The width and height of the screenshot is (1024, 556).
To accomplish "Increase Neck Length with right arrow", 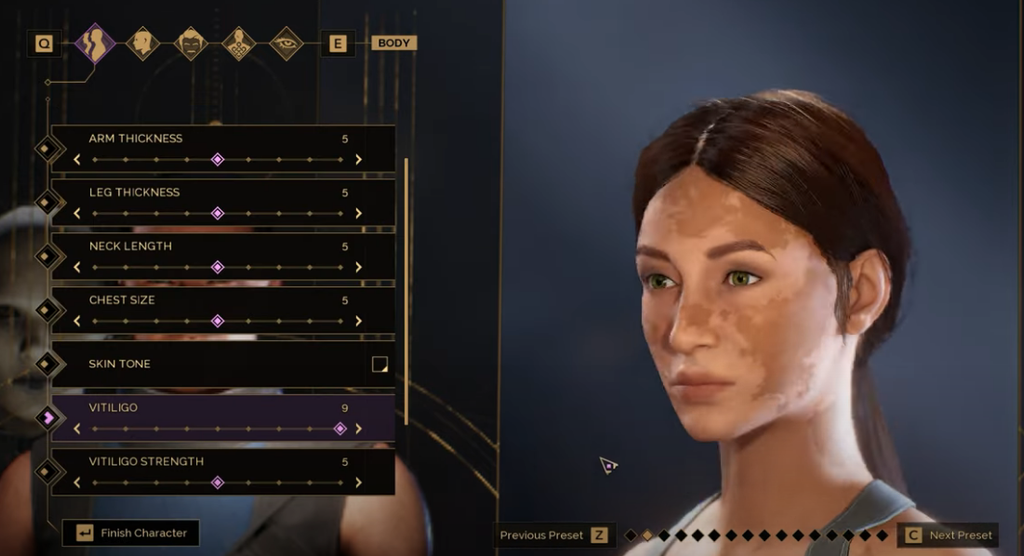I will click(x=358, y=267).
